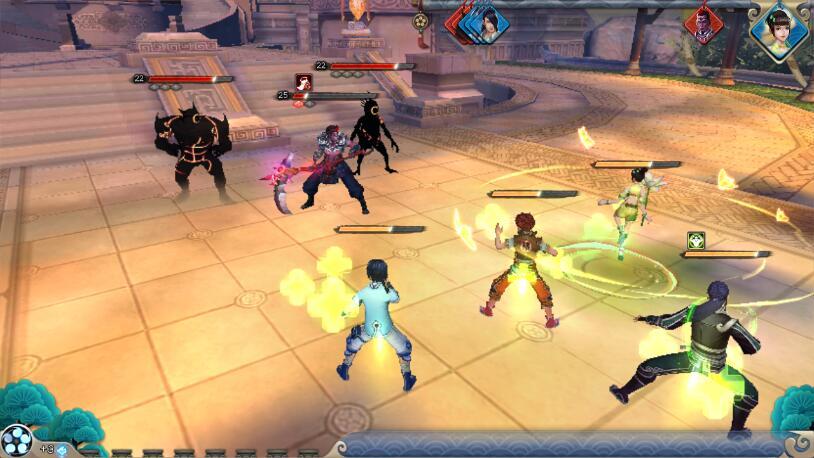Open the round orb emblem in the corner

point(16,440)
